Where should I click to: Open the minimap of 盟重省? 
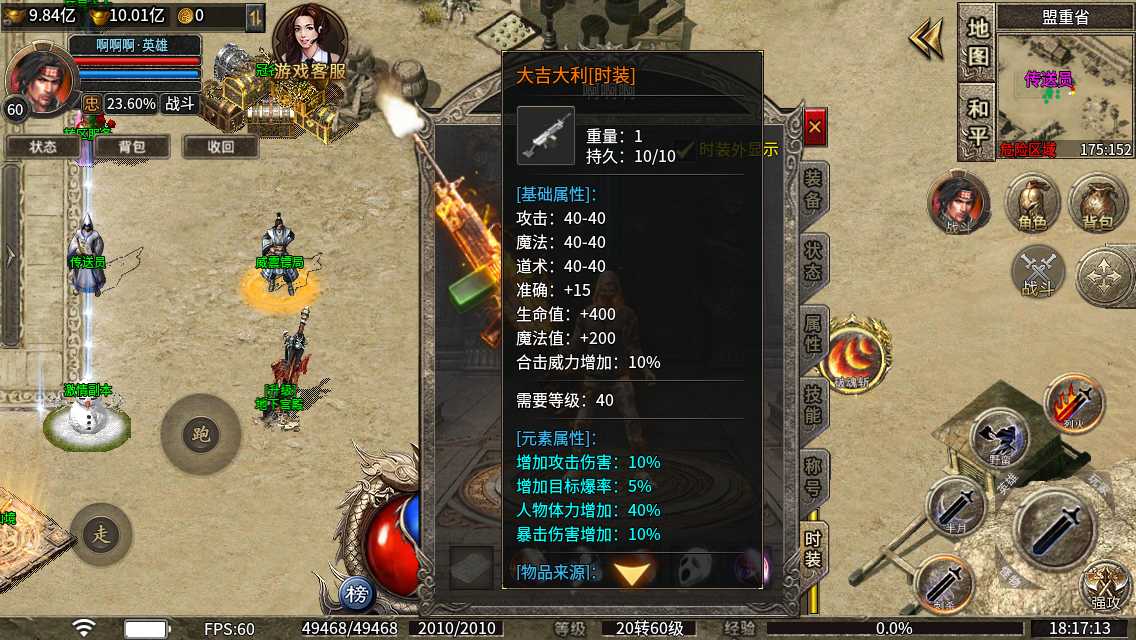[1066, 90]
